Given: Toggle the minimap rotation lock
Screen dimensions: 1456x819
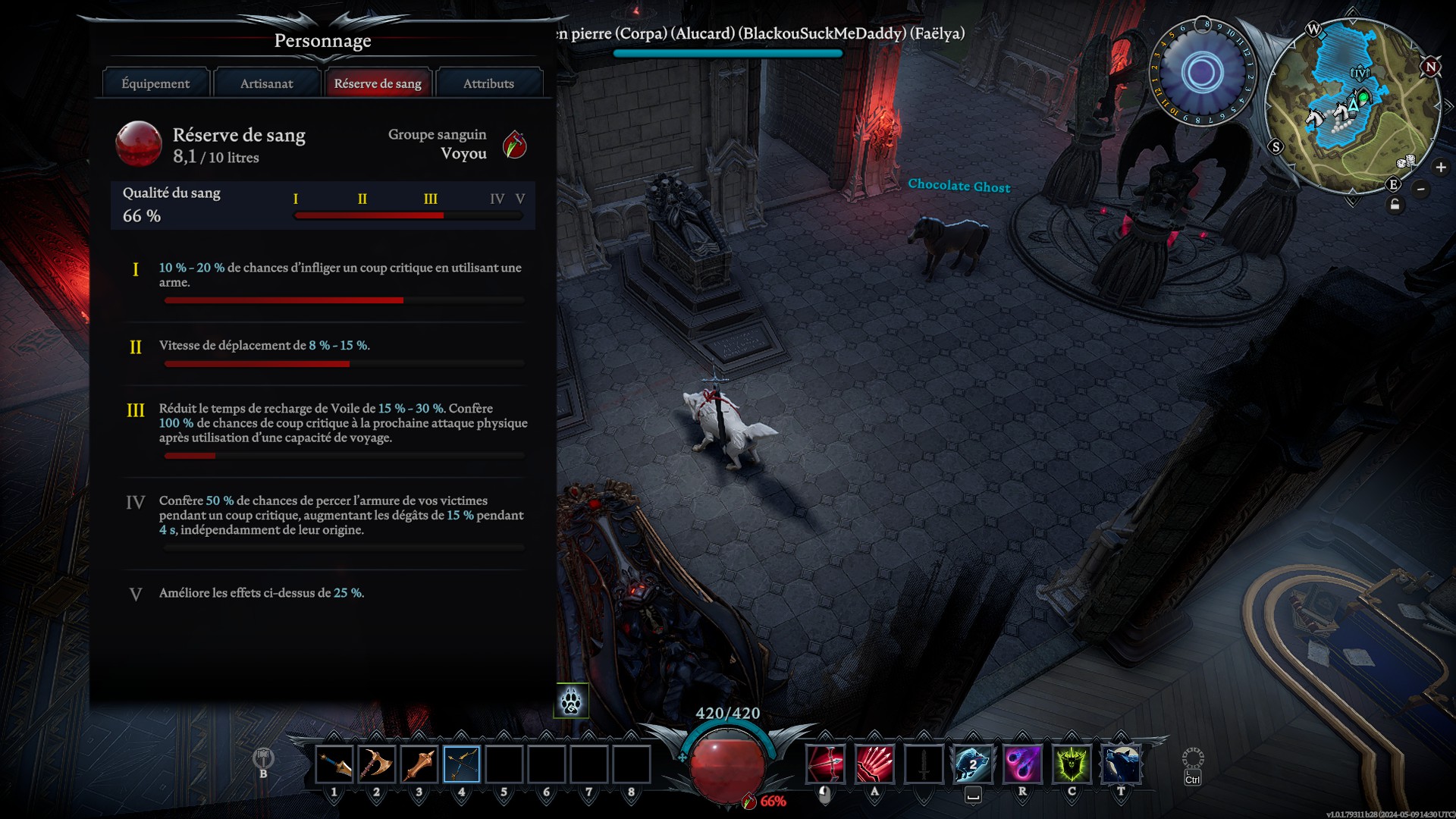Looking at the screenshot, I should tap(1395, 206).
